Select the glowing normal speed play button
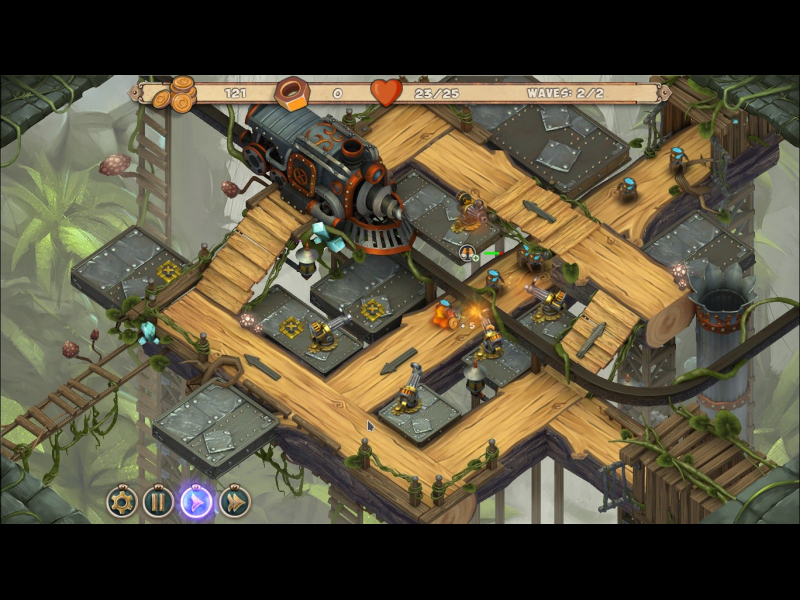Viewport: 800px width, 600px height. [196, 501]
